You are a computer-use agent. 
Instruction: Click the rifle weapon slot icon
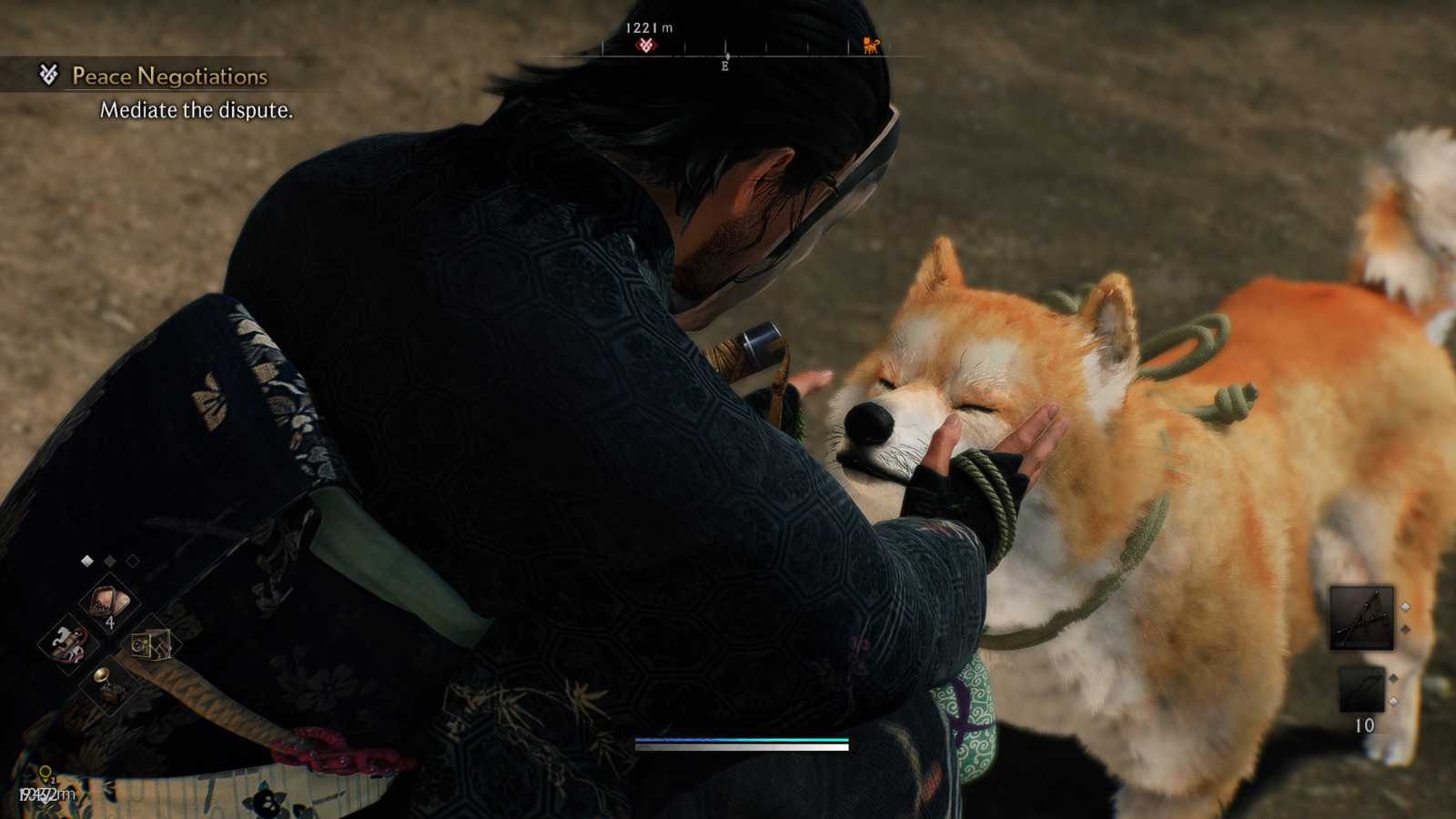click(1362, 616)
